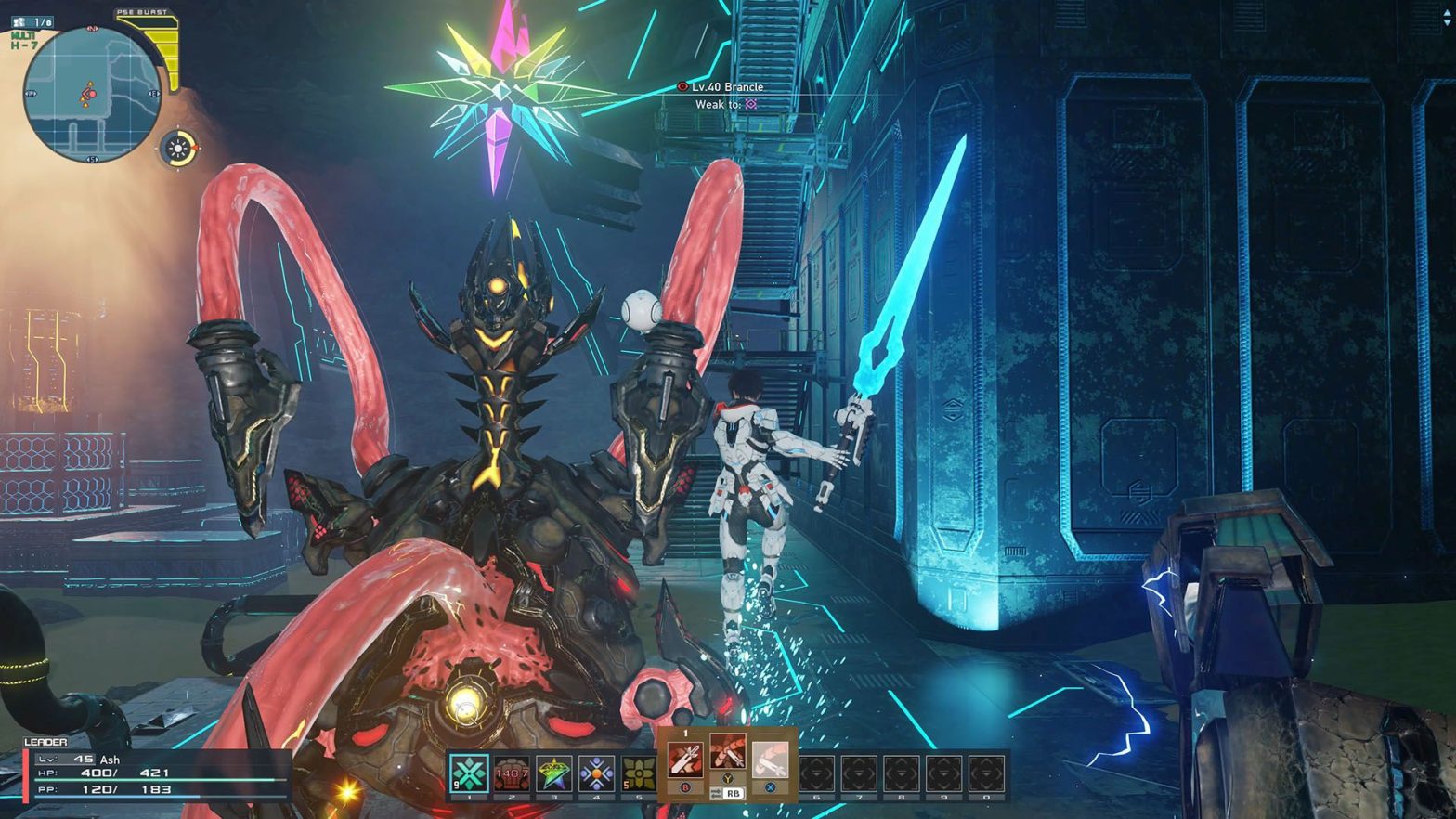Click the sun-shaped day/night clock dial
This screenshot has height=819, width=1456.
point(177,148)
